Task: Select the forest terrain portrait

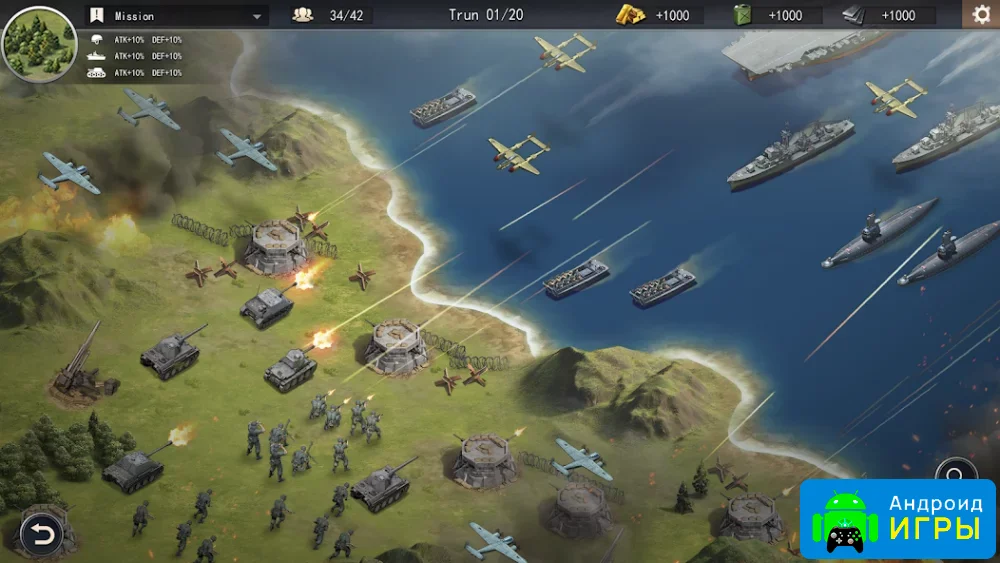Action: (x=39, y=43)
